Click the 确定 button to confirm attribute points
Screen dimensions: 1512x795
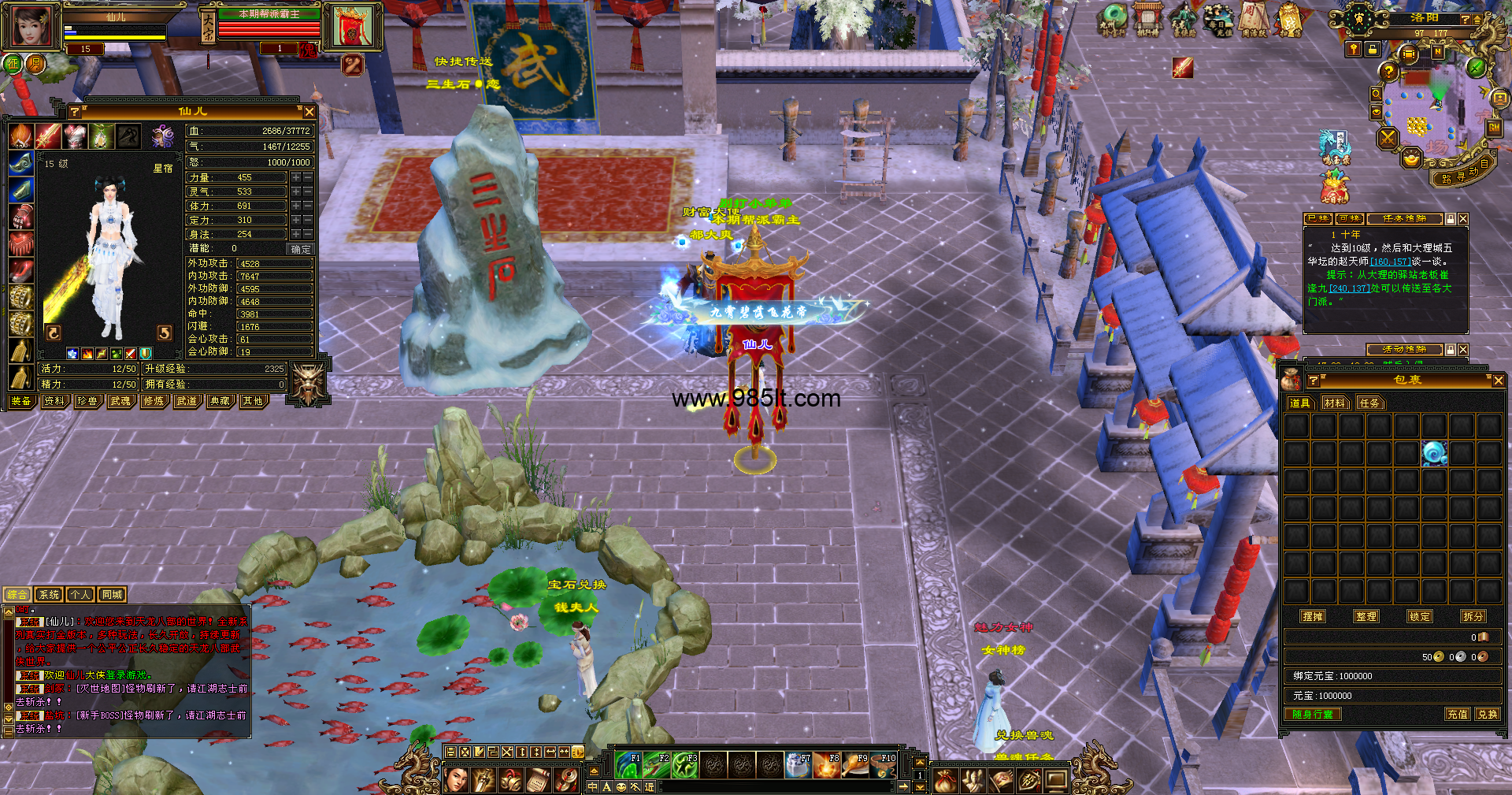300,249
